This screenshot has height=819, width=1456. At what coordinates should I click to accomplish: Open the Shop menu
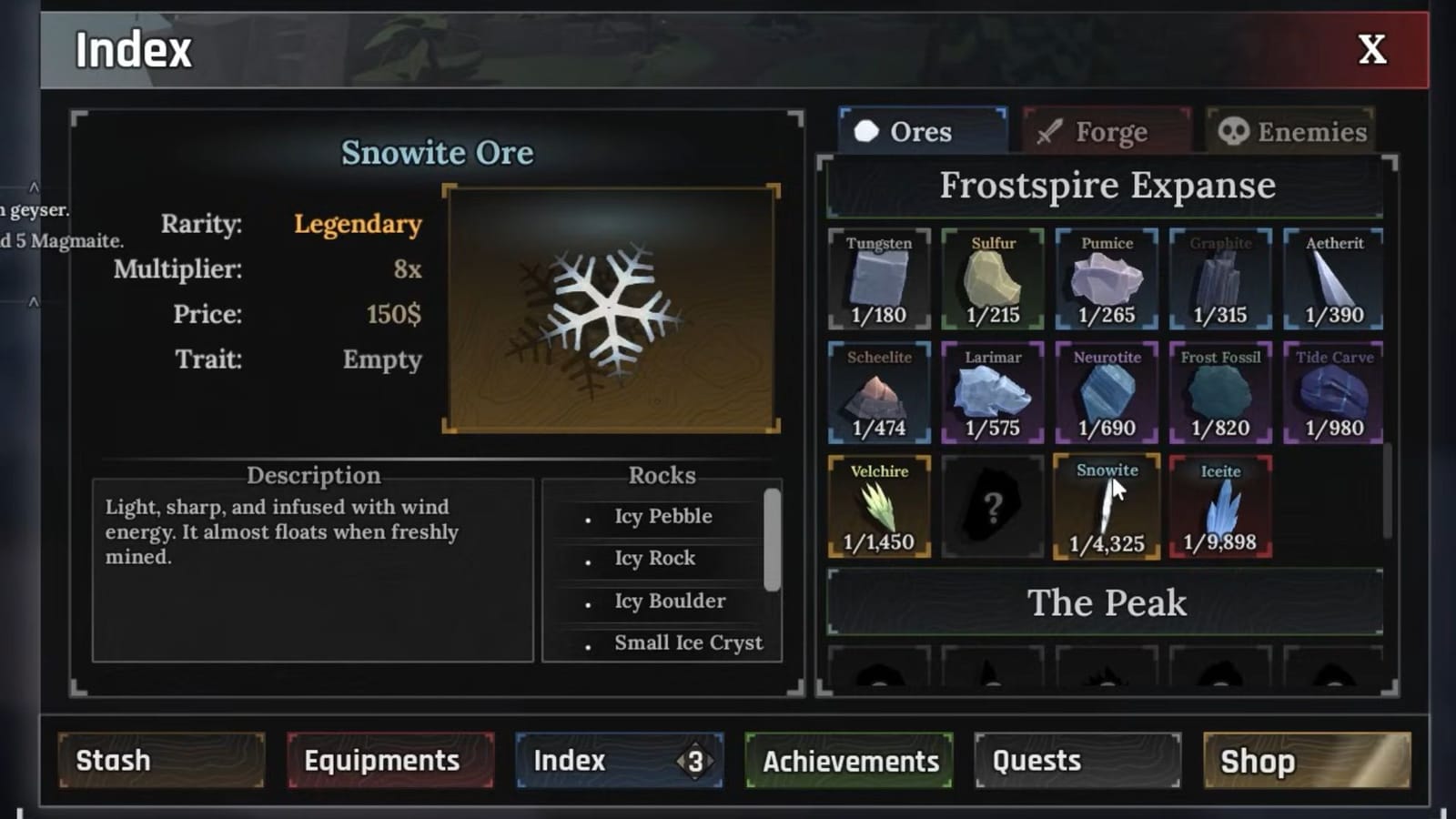(1307, 762)
